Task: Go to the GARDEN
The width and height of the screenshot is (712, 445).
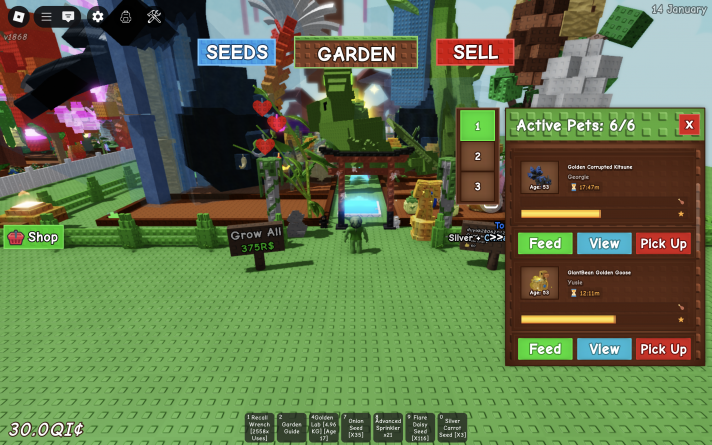Action: click(x=356, y=54)
